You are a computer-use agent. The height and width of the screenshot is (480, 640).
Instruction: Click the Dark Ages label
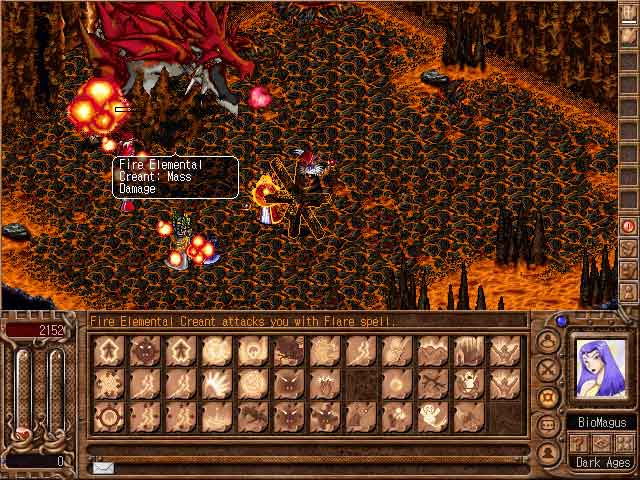tap(602, 463)
